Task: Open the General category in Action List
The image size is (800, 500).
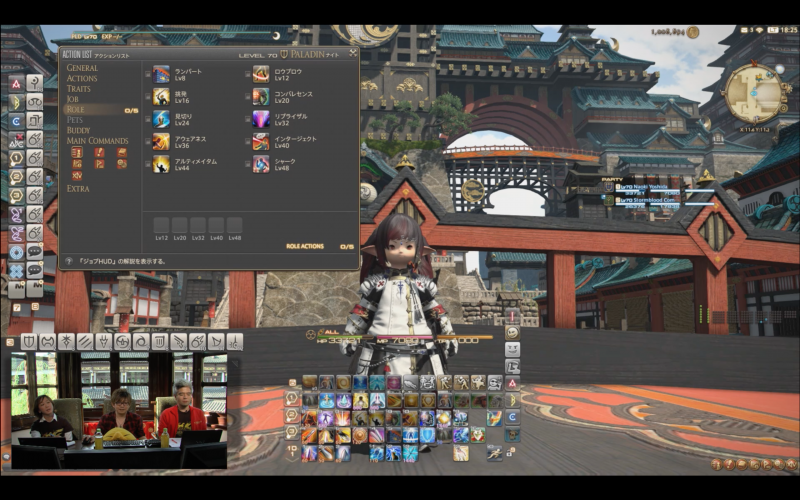Action: (x=82, y=68)
